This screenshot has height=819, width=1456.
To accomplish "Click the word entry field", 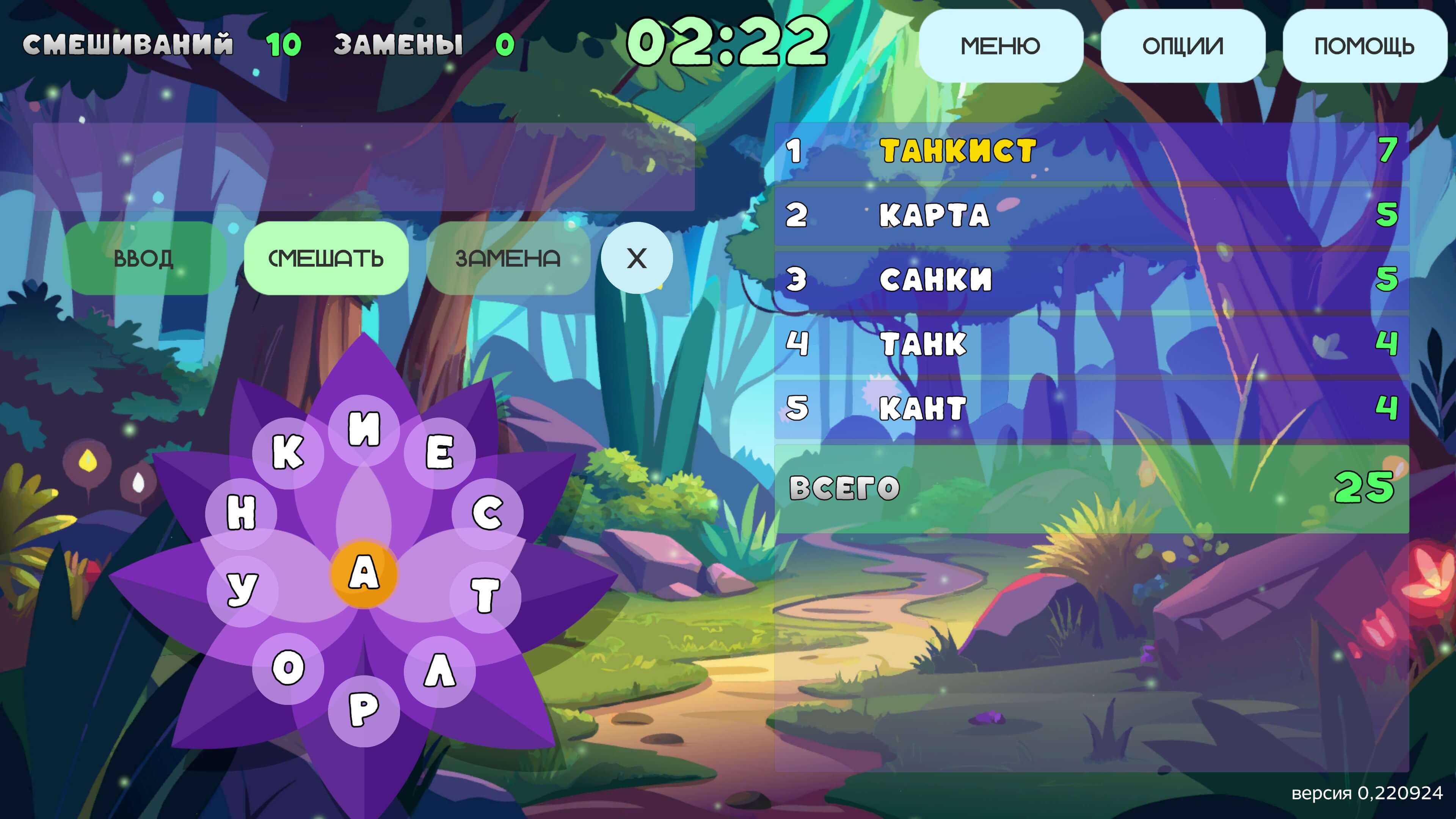I will point(364,167).
